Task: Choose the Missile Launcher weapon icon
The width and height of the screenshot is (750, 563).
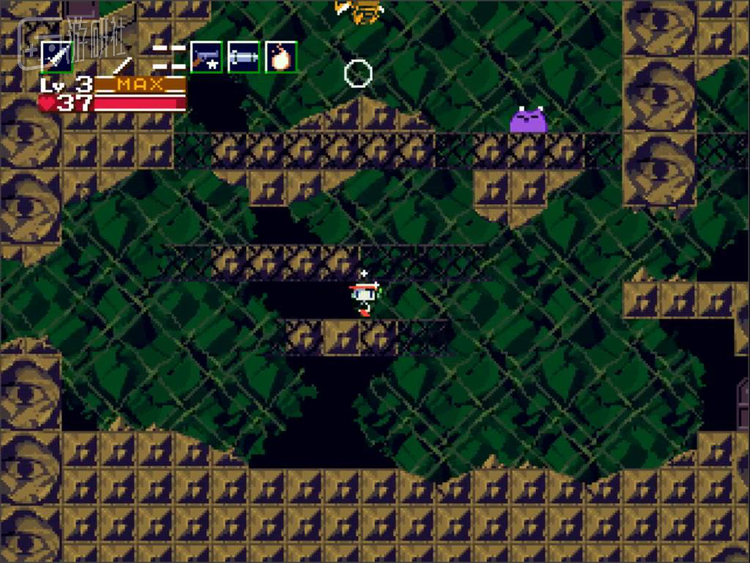Action: pyautogui.click(x=243, y=56)
